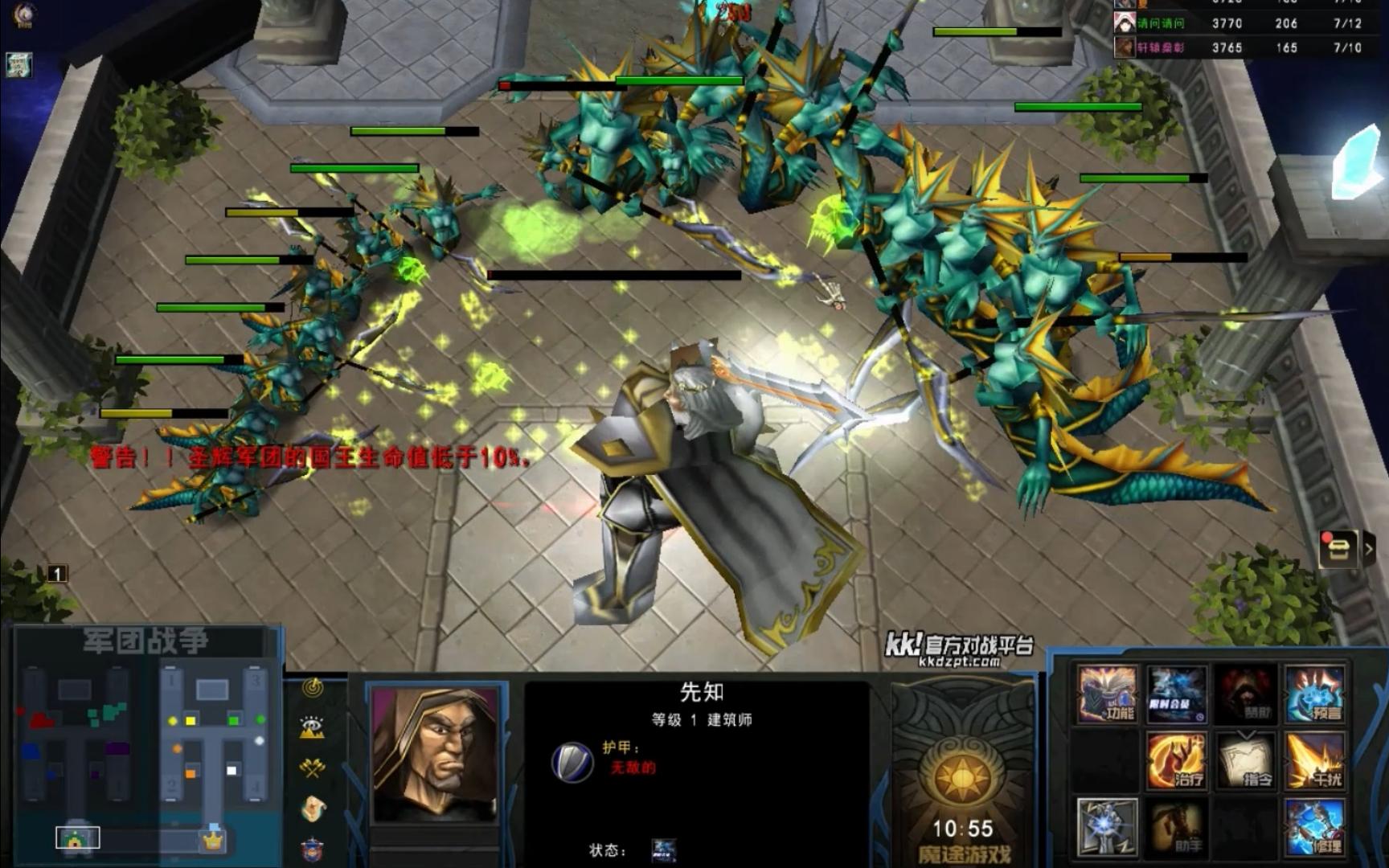Click the minimap signal ping button
This screenshot has width=1389, height=868.
point(313,688)
